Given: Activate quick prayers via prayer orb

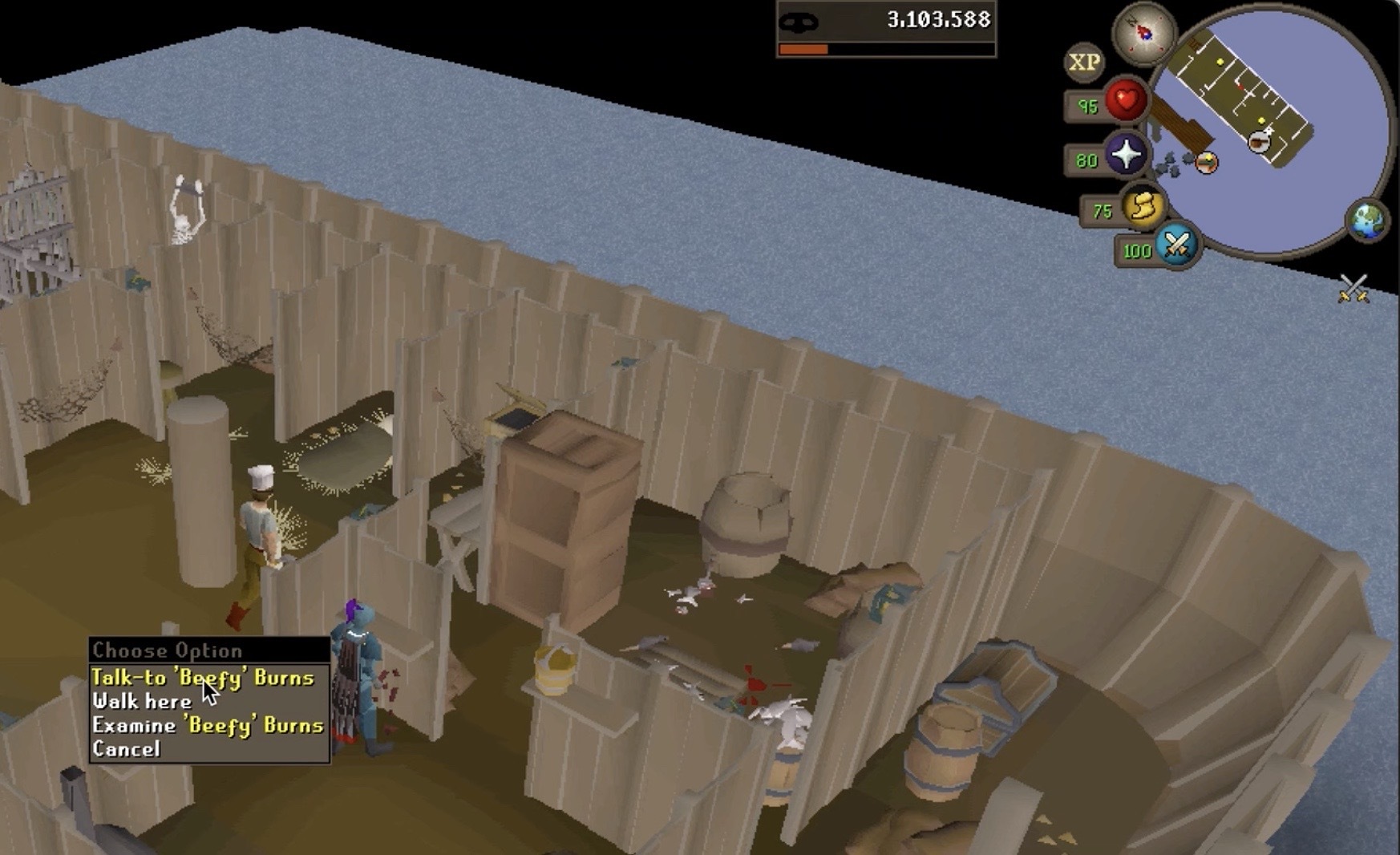Looking at the screenshot, I should (1126, 154).
